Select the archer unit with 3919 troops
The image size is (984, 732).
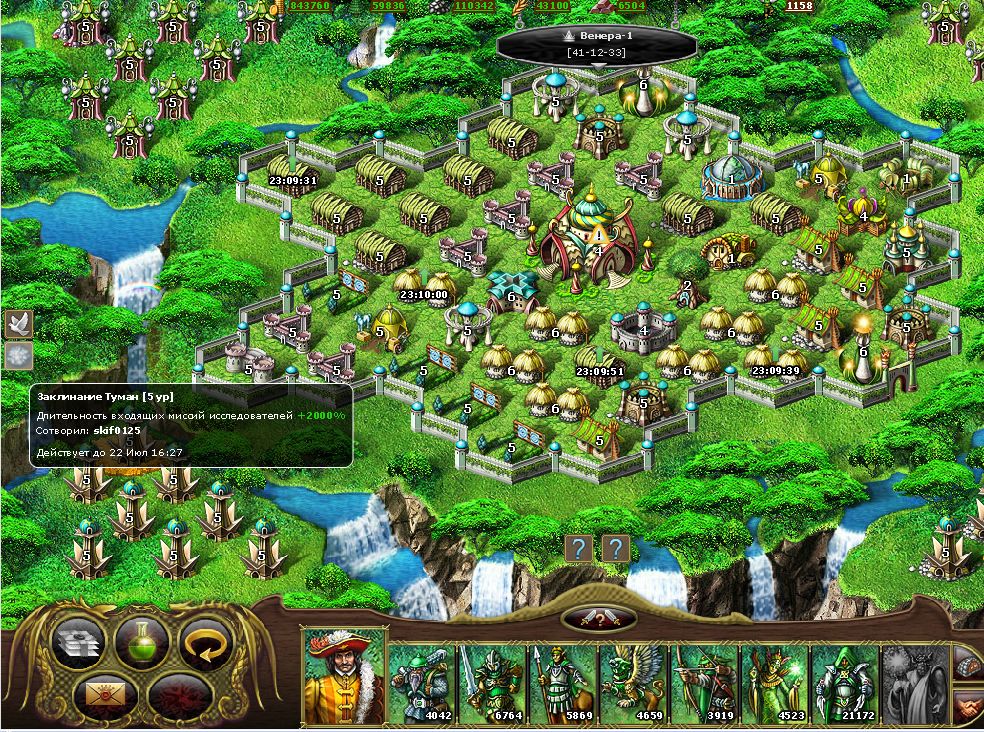702,684
